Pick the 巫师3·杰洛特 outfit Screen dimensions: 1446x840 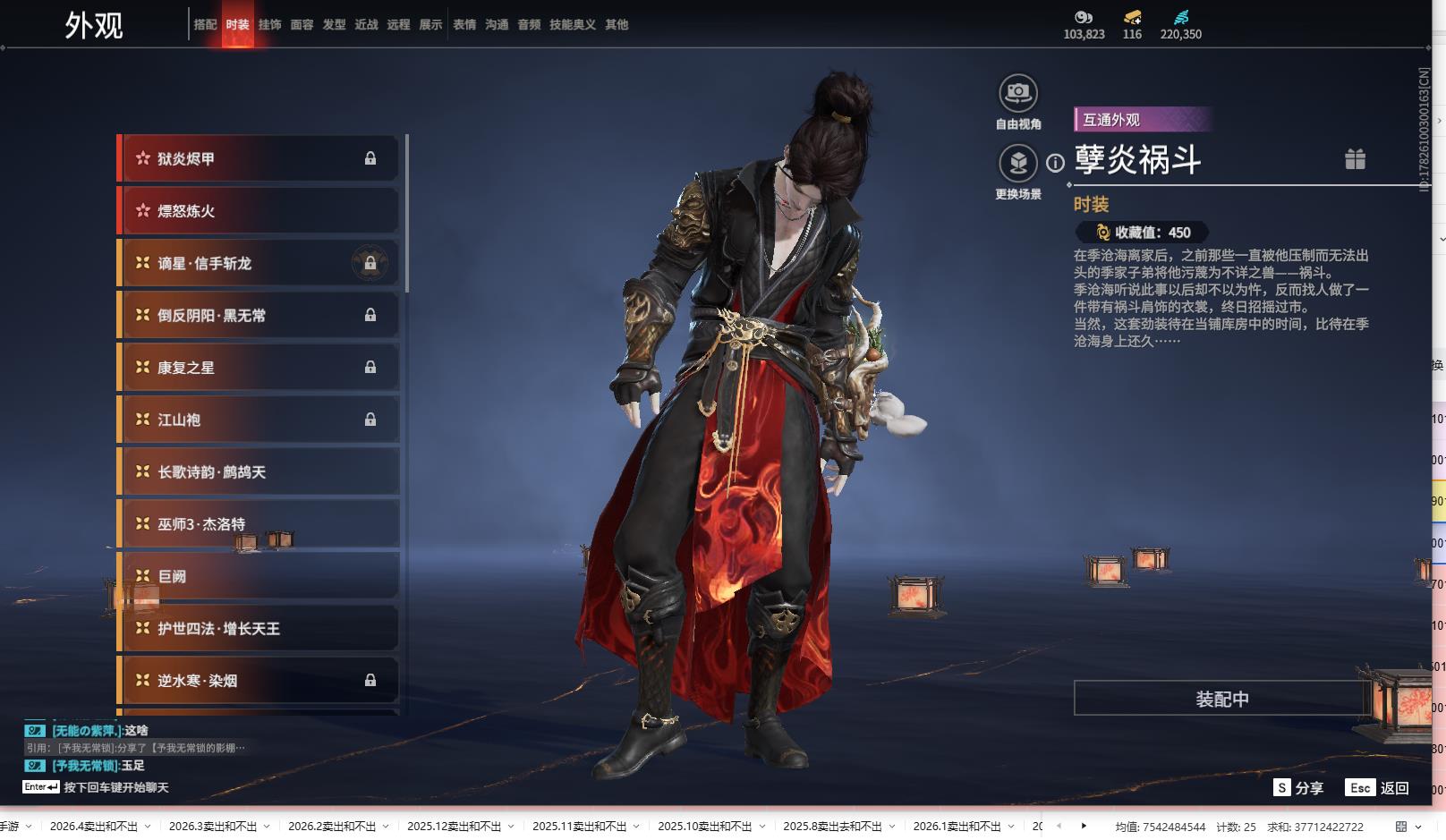tap(259, 524)
